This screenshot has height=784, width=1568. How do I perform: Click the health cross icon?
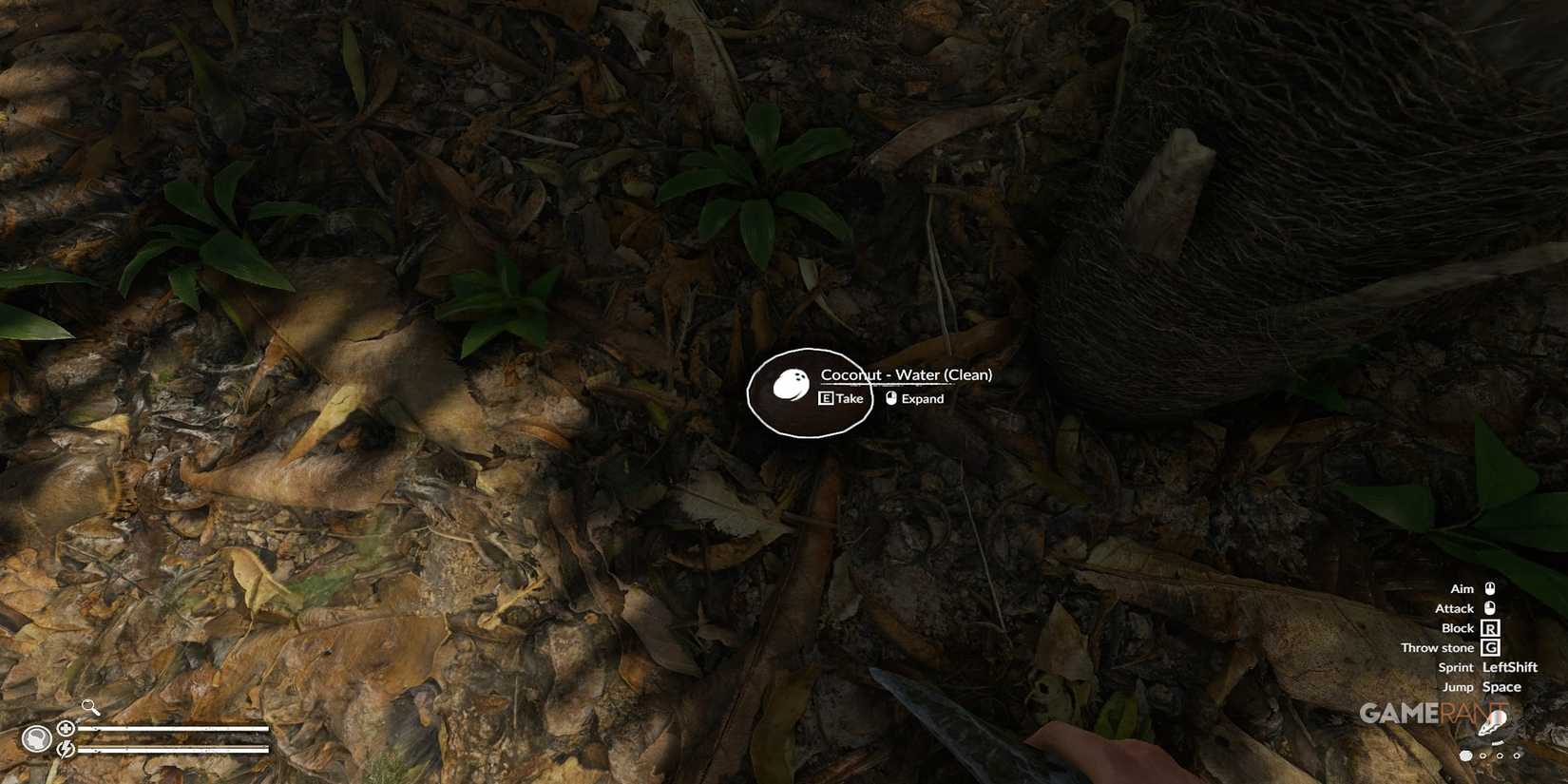tap(67, 729)
